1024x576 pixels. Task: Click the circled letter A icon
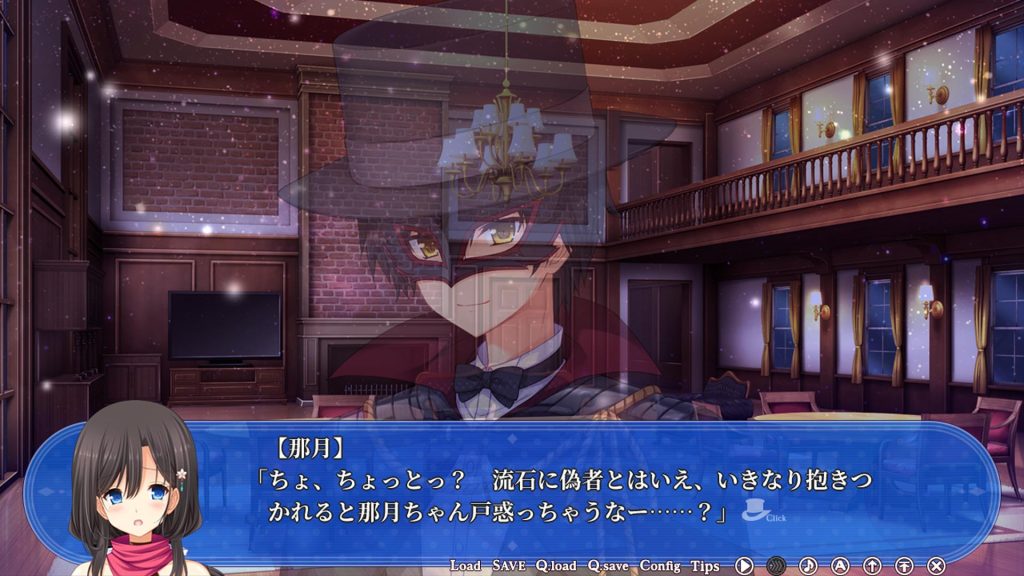click(840, 566)
